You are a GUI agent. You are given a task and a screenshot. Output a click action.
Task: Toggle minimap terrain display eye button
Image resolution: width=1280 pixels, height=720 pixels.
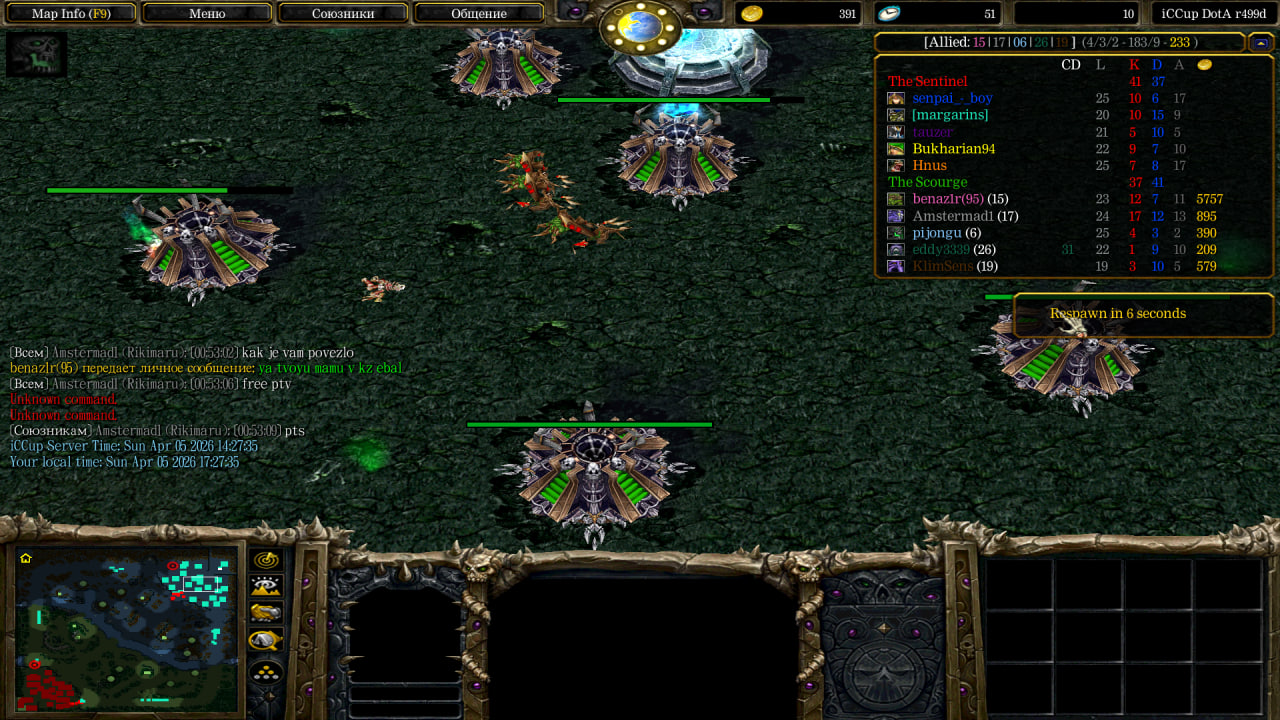[266, 587]
